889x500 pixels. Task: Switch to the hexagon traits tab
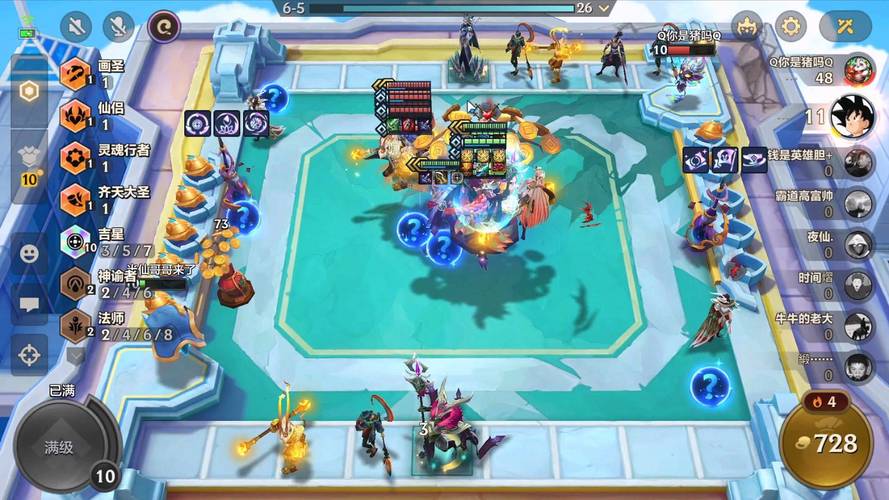[x=29, y=91]
